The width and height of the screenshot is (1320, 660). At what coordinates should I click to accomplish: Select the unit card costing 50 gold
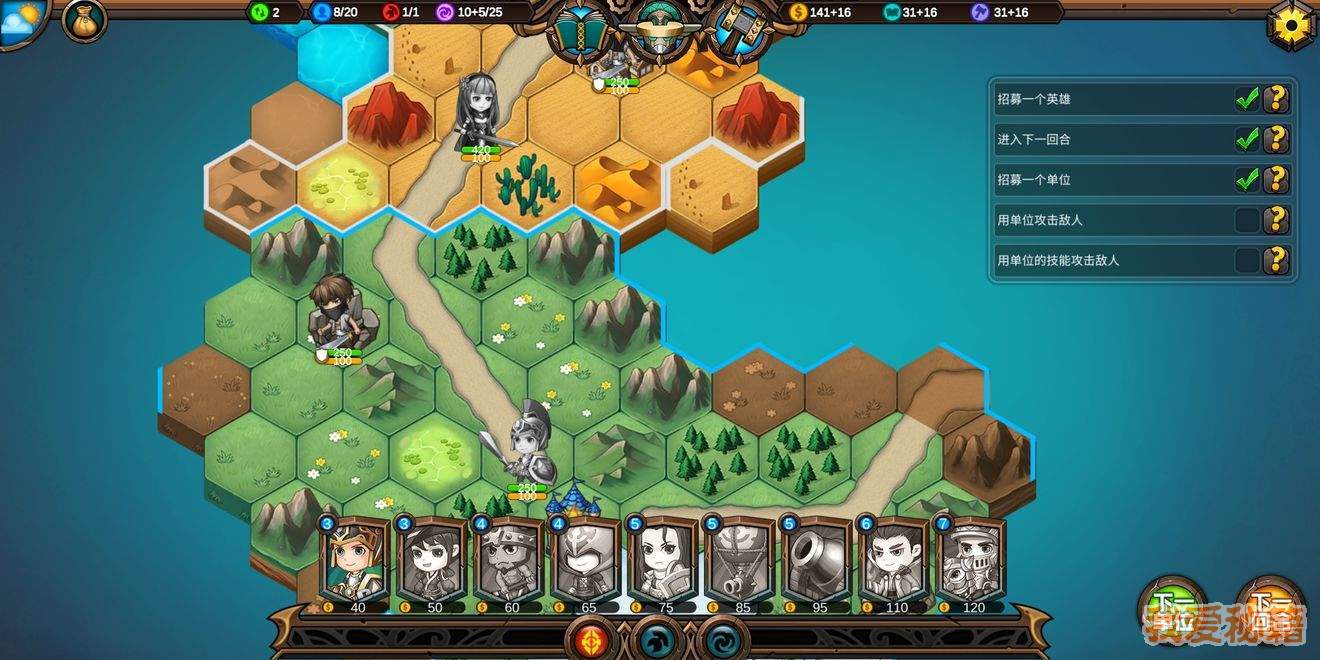click(x=432, y=560)
